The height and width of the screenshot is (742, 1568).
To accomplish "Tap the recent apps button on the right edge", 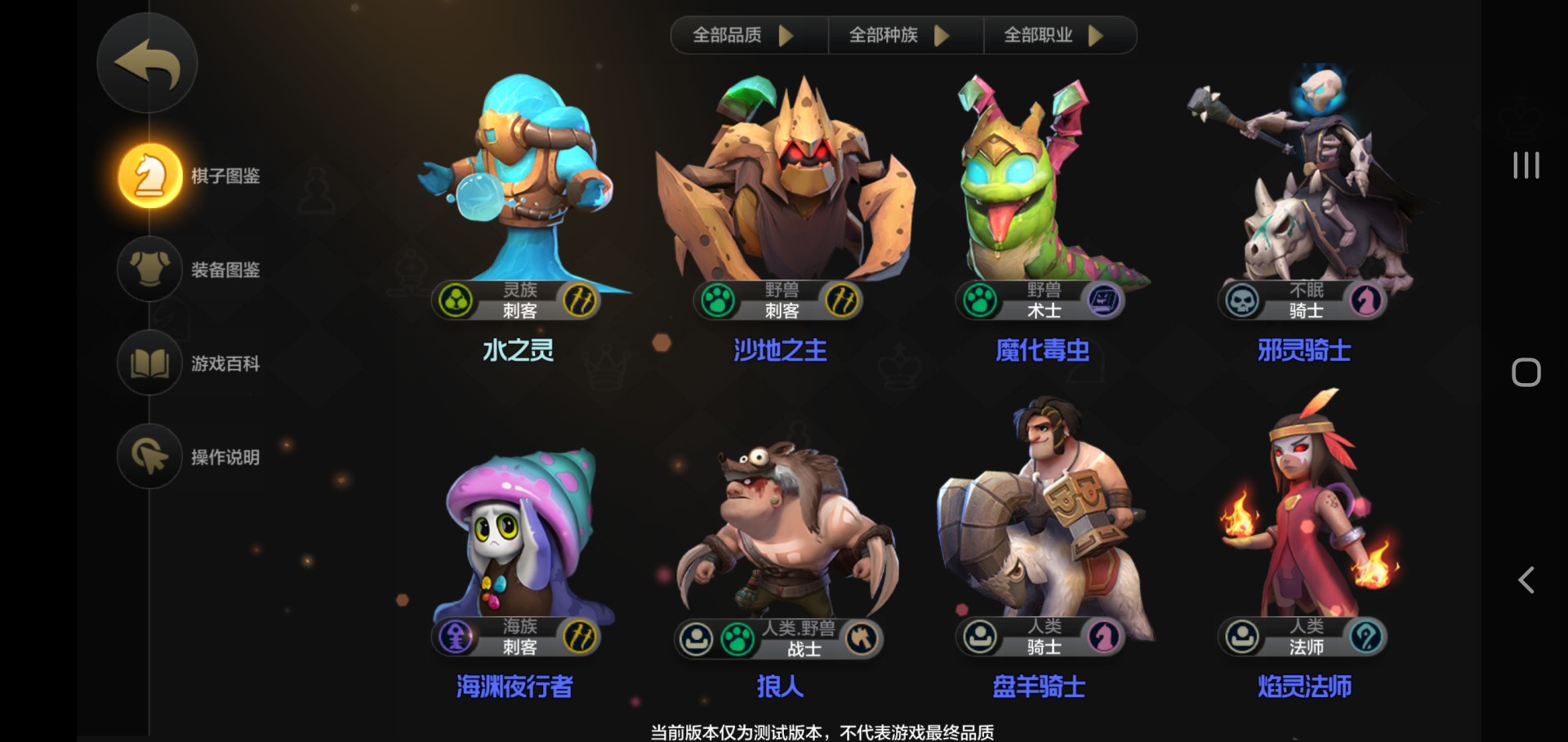I will pyautogui.click(x=1526, y=166).
